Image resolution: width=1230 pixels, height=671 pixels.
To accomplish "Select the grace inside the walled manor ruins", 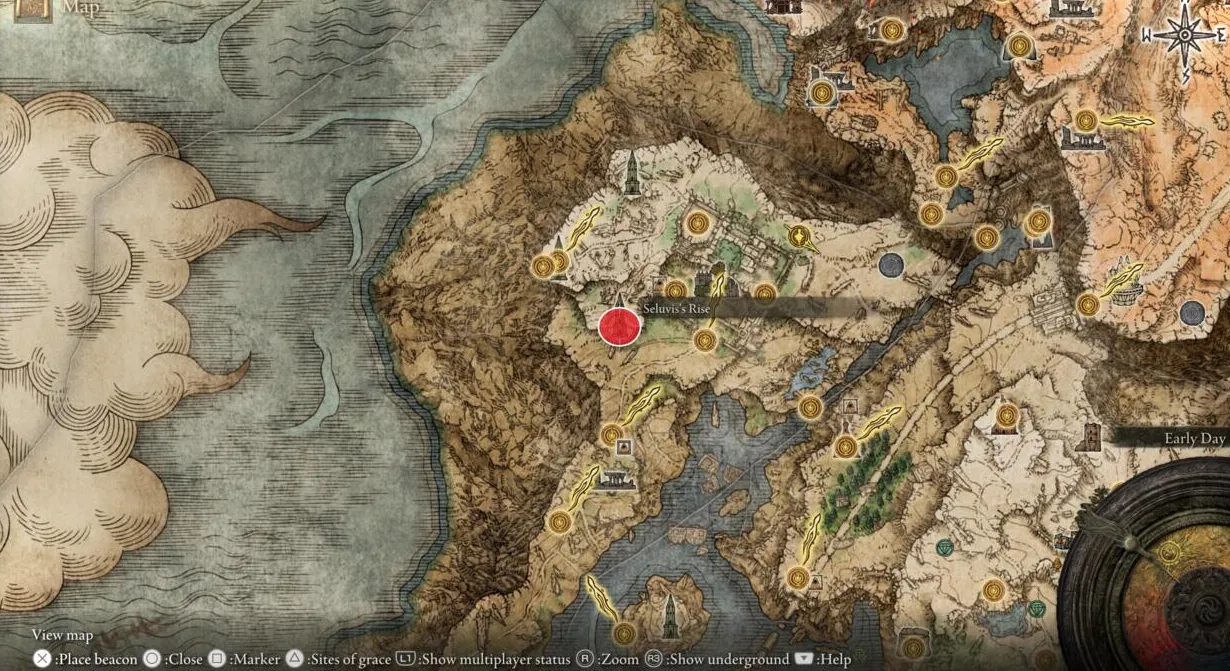I will click(698, 223).
